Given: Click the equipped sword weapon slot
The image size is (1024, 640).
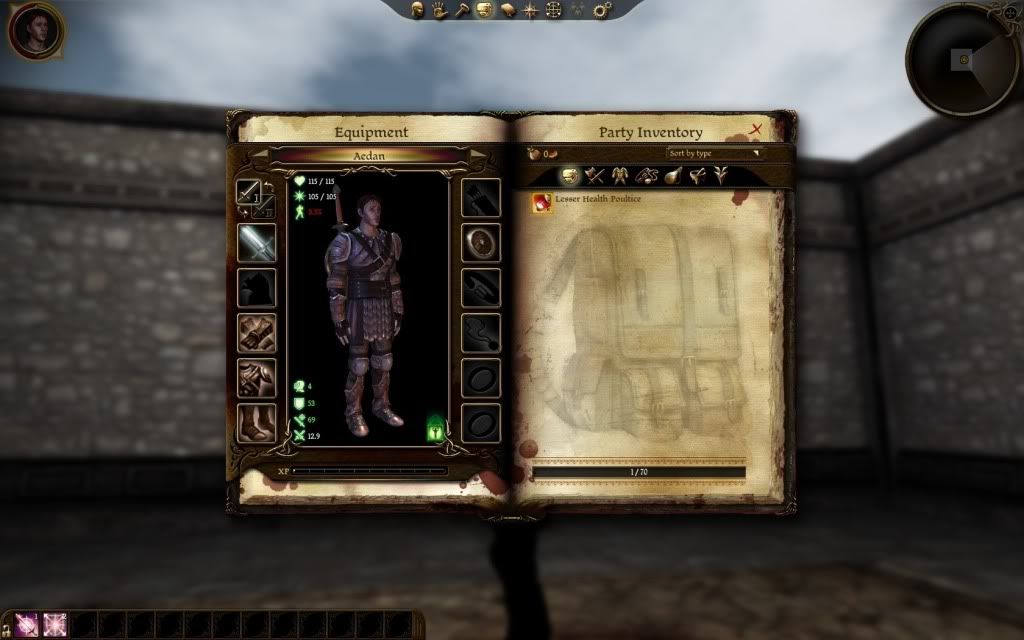Looking at the screenshot, I should (x=256, y=243).
